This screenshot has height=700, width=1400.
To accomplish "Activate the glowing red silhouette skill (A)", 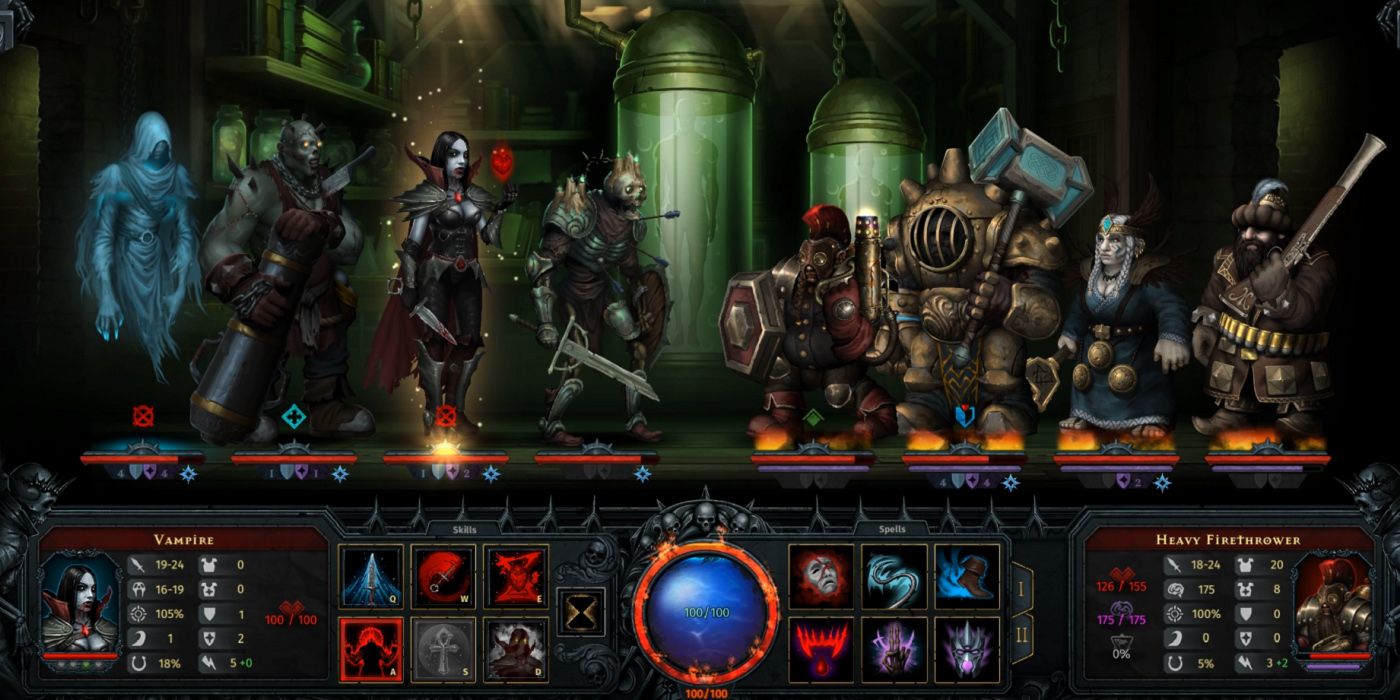I will tap(371, 649).
